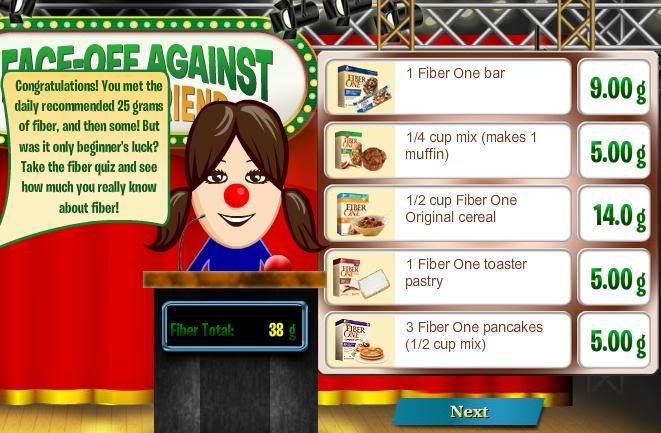Choose the 1/4 cup muffin mix row

click(447, 151)
